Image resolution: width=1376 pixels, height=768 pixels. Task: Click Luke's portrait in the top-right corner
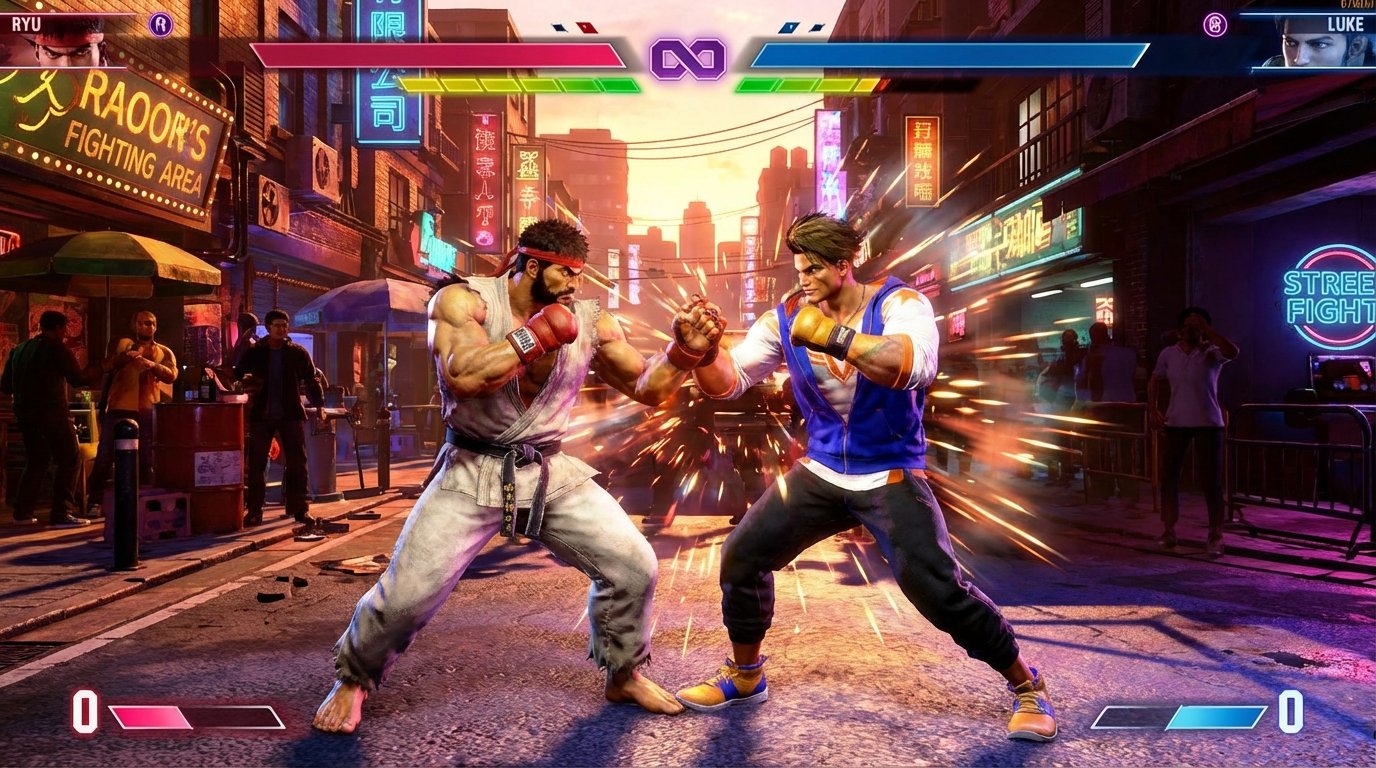pos(1310,45)
